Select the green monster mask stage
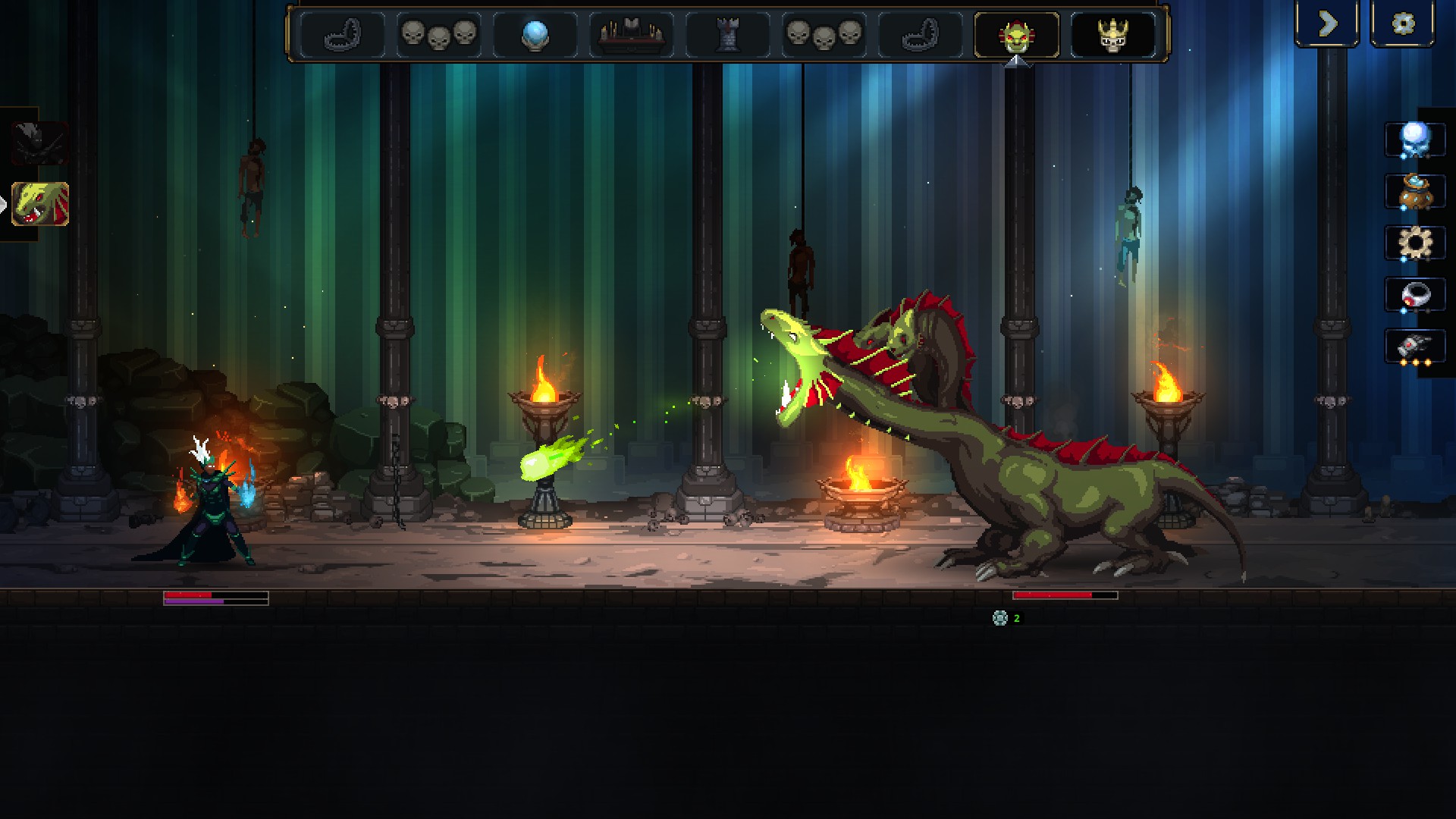 (x=1016, y=35)
